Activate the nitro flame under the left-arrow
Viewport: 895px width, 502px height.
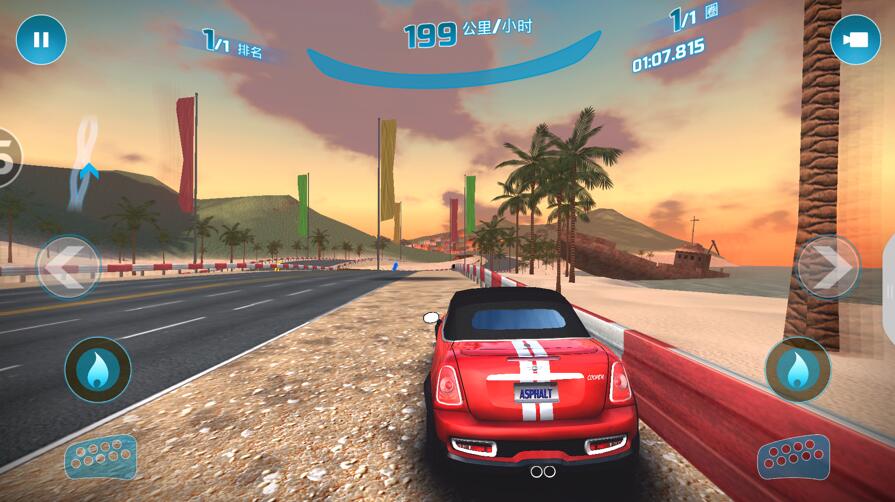[x=97, y=370]
